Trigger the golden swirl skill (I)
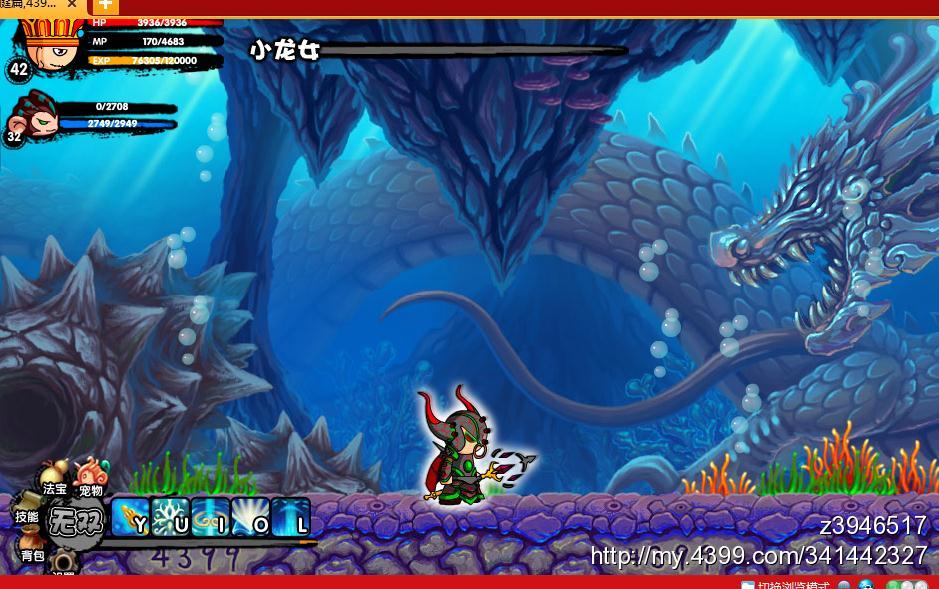The image size is (939, 589). 210,517
